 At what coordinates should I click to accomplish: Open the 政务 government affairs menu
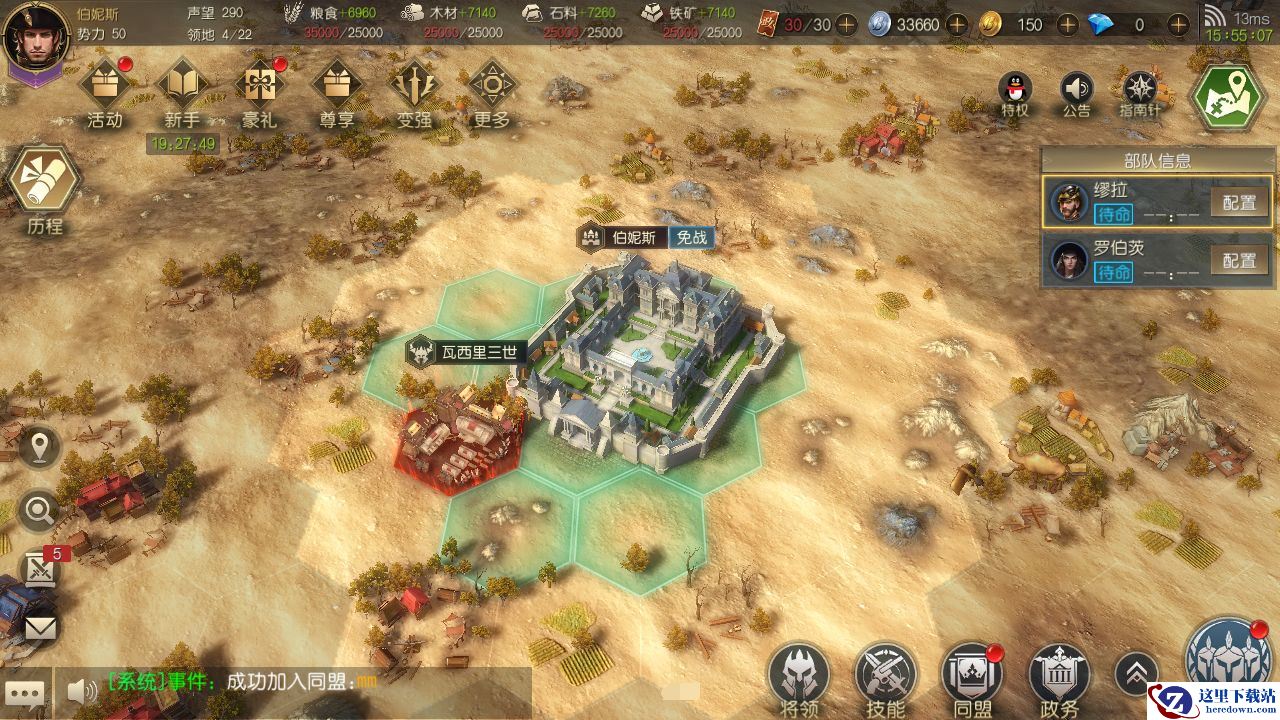point(1059,677)
